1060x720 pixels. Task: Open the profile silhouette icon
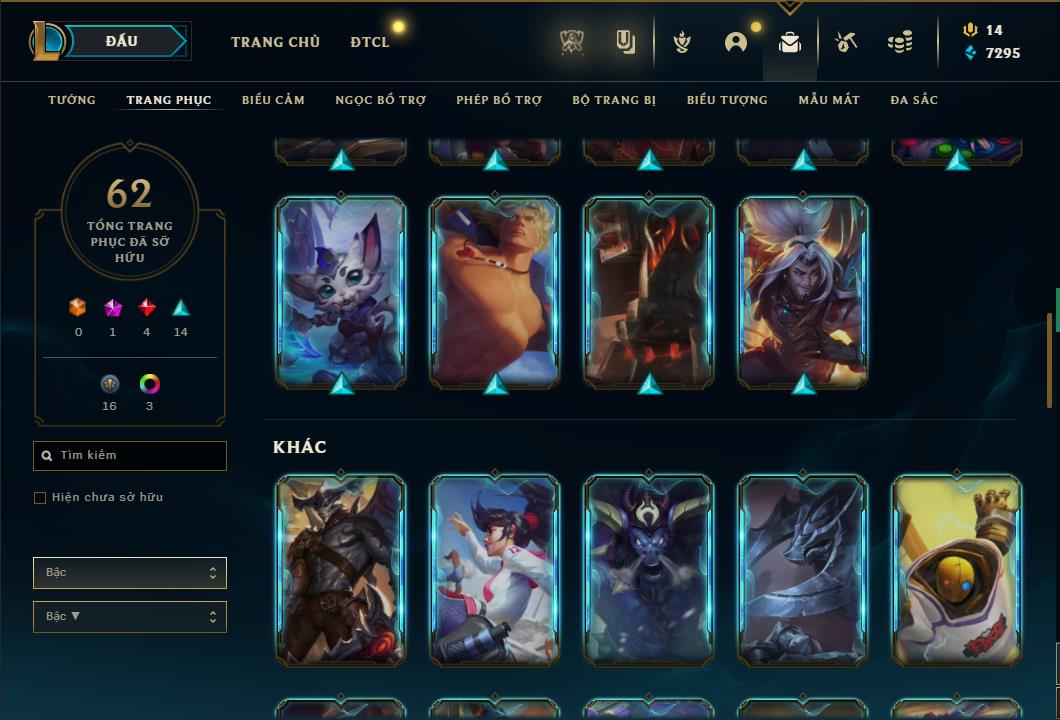736,42
